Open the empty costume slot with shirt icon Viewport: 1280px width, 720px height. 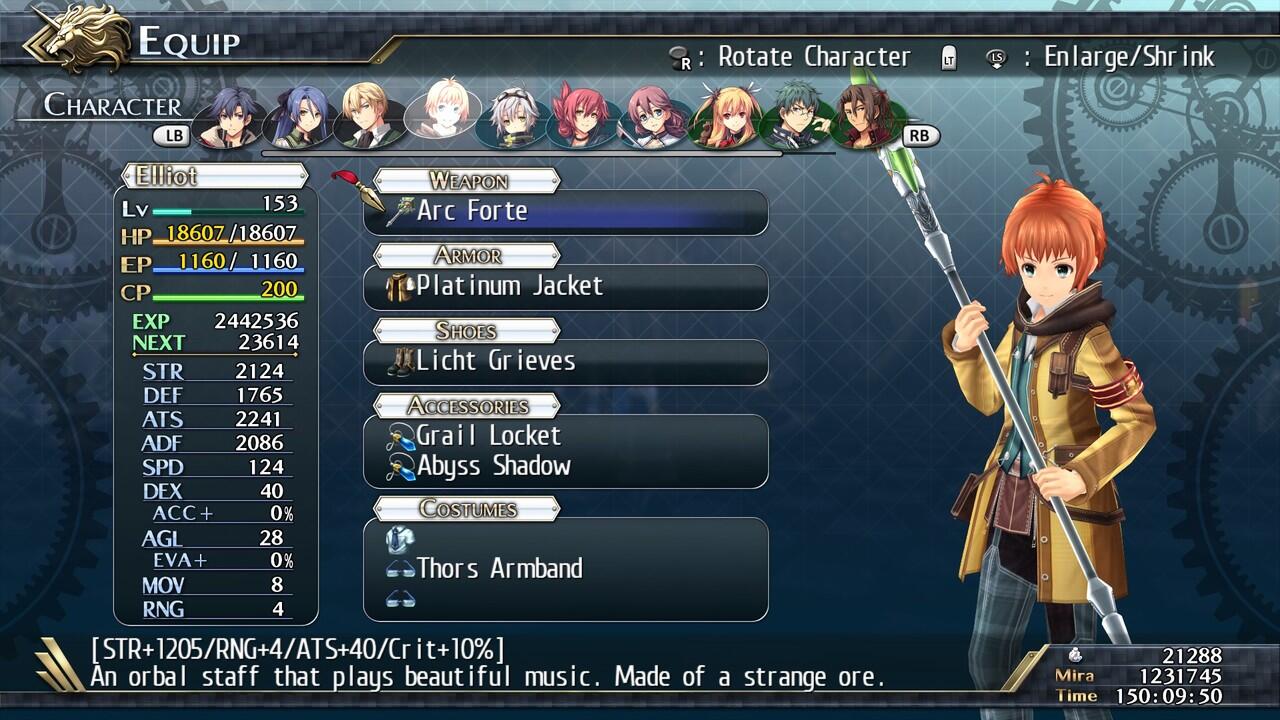coord(565,539)
